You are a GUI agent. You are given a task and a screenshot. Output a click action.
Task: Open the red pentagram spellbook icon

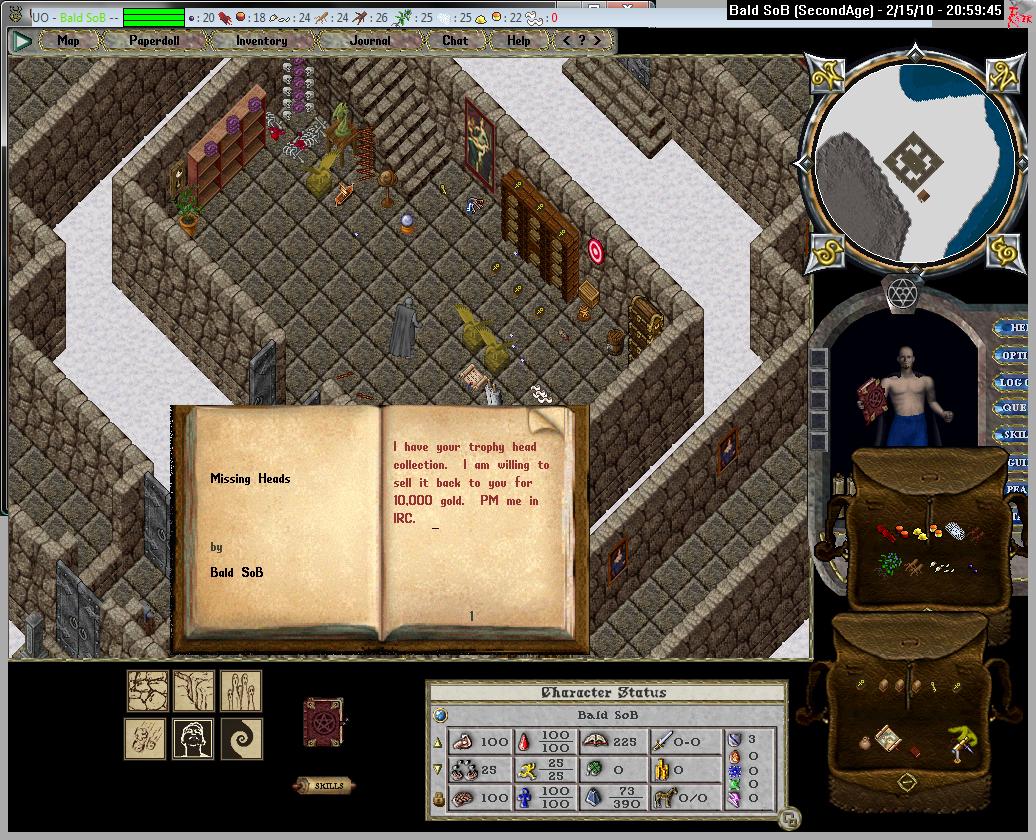(x=323, y=722)
